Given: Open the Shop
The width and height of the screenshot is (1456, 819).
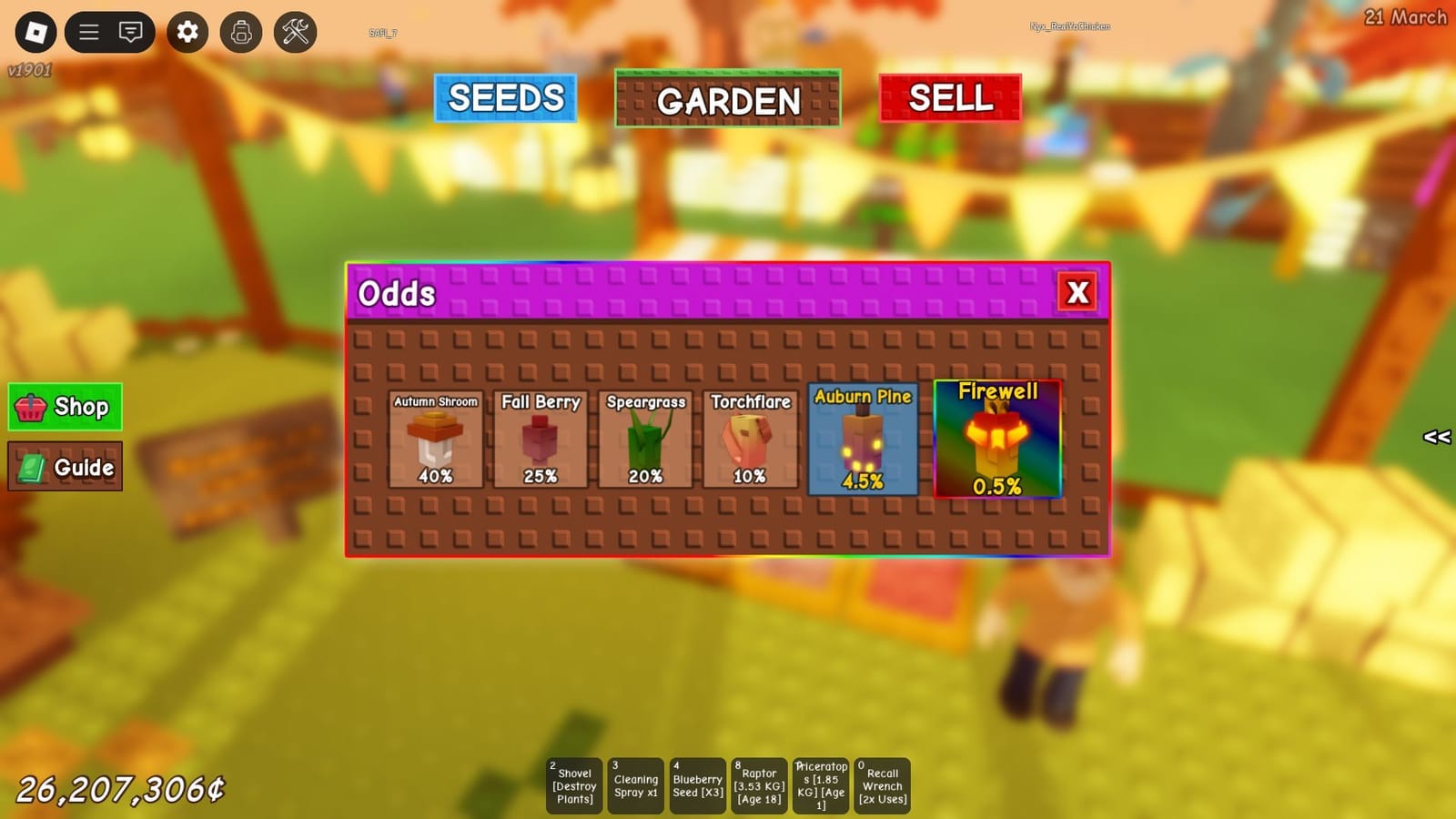Looking at the screenshot, I should [x=65, y=407].
